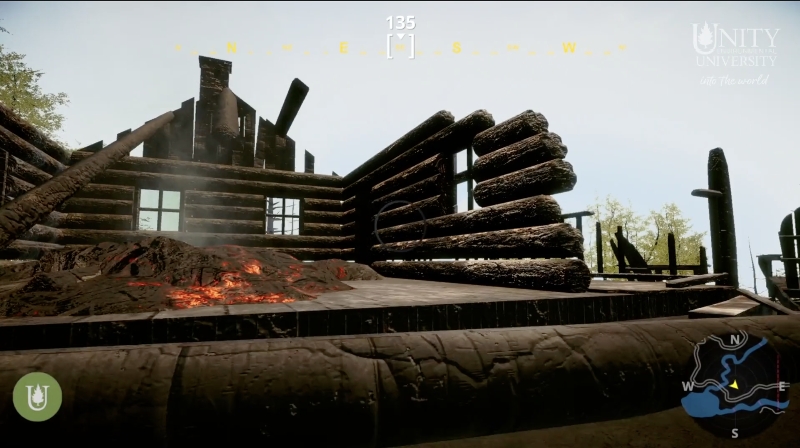This screenshot has width=800, height=448.
Task: Select the compass heading bar
Action: pyautogui.click(x=400, y=47)
